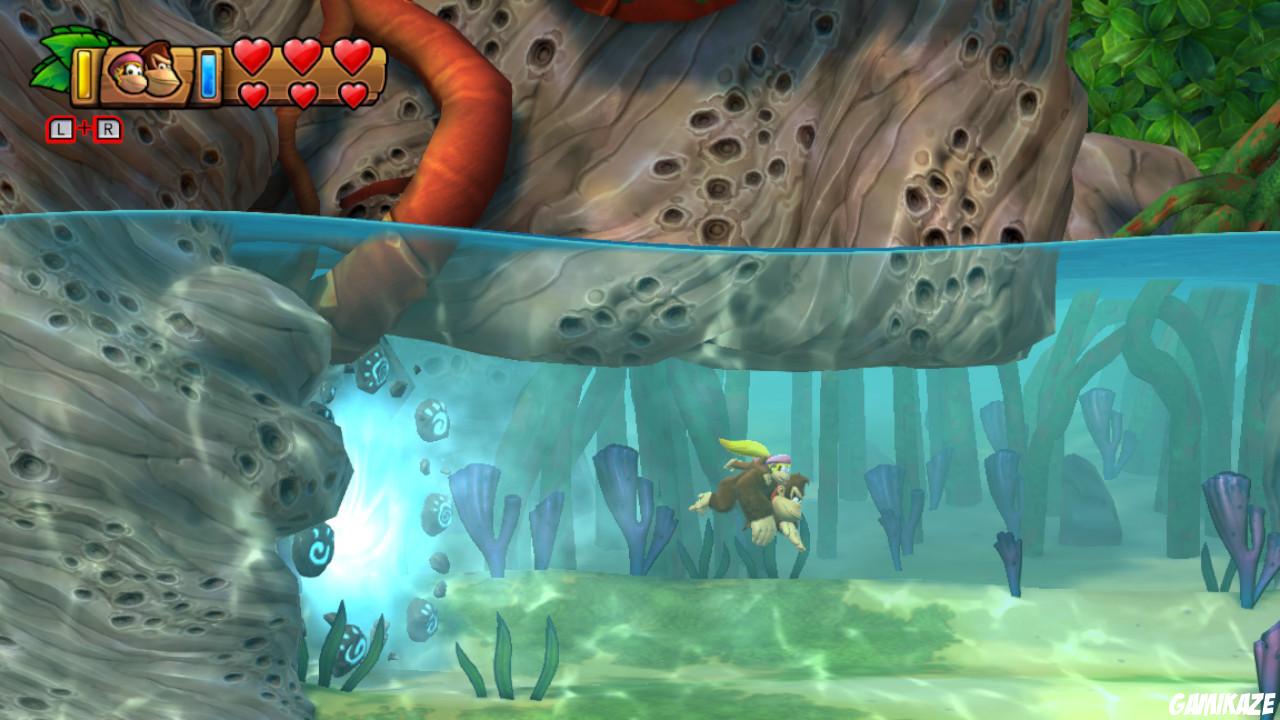Select Donkey Kong's portrait in the HUD
This screenshot has height=720, width=1280.
tap(162, 67)
